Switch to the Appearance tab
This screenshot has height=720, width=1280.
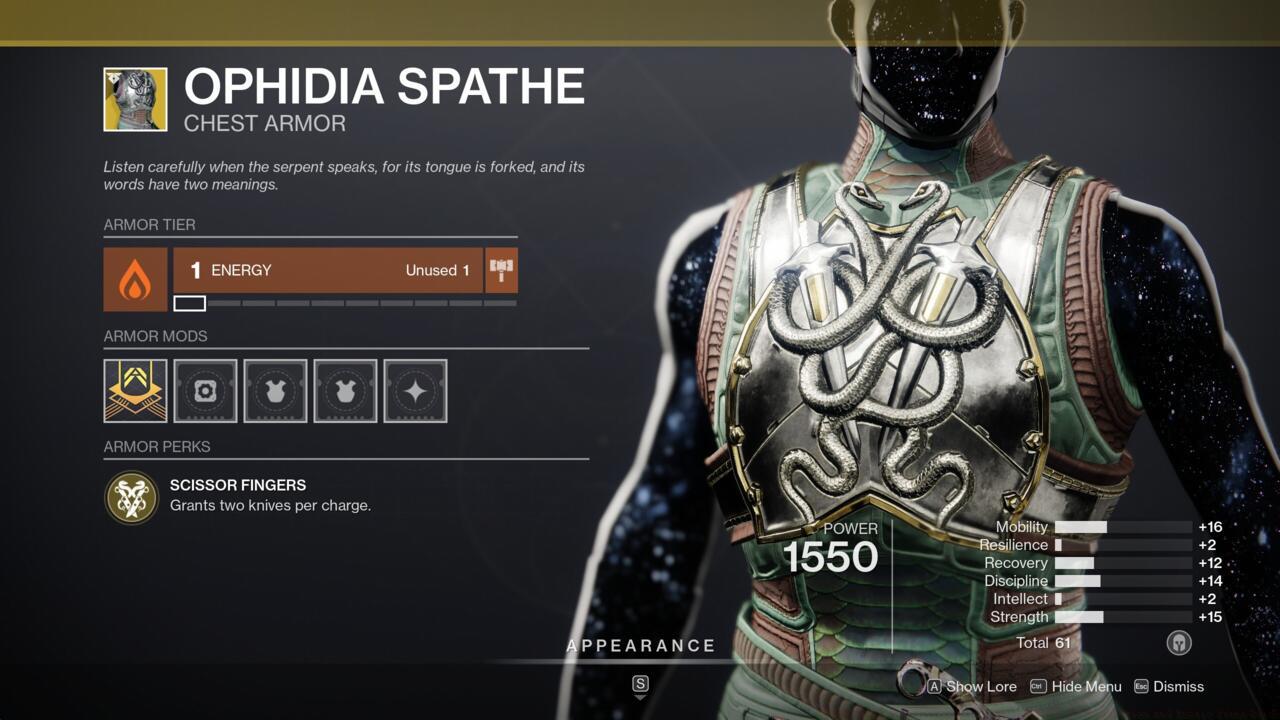[641, 645]
